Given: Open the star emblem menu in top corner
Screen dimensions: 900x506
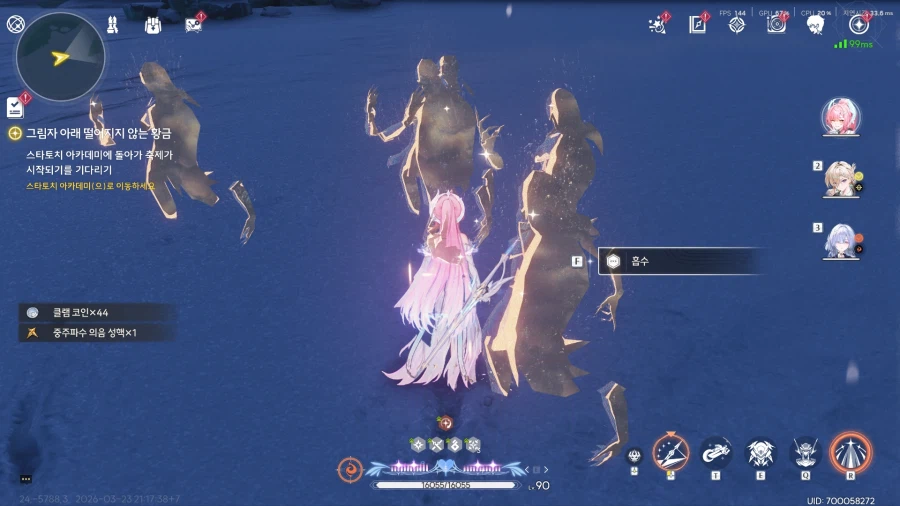Looking at the screenshot, I should [858, 25].
